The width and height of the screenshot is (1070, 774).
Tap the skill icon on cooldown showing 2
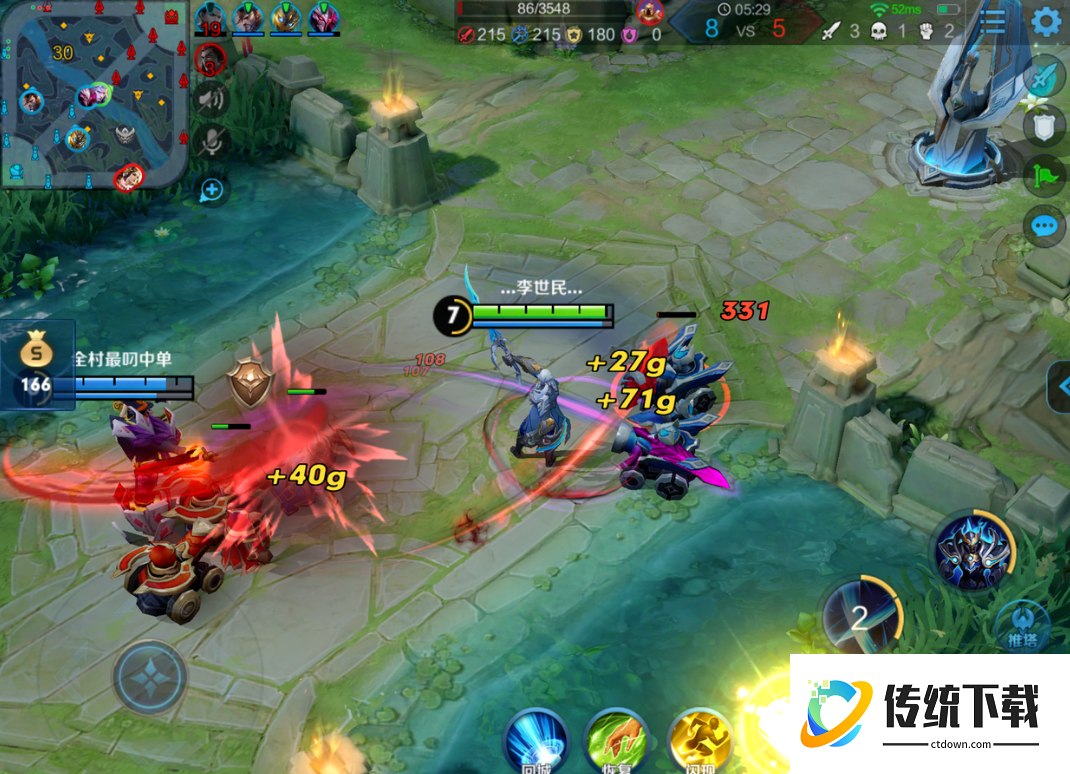tap(860, 615)
